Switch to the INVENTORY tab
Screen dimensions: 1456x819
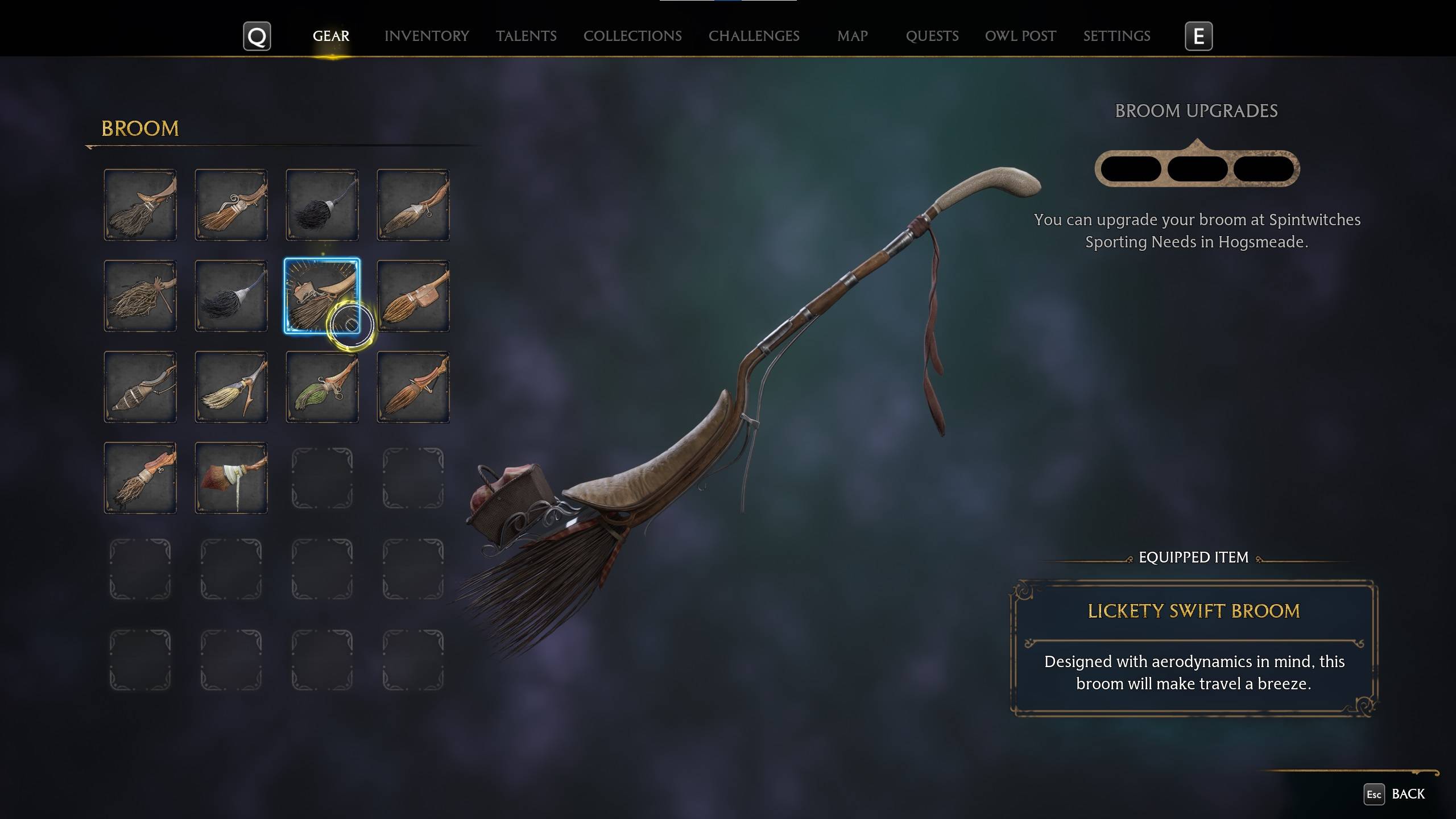click(x=427, y=36)
